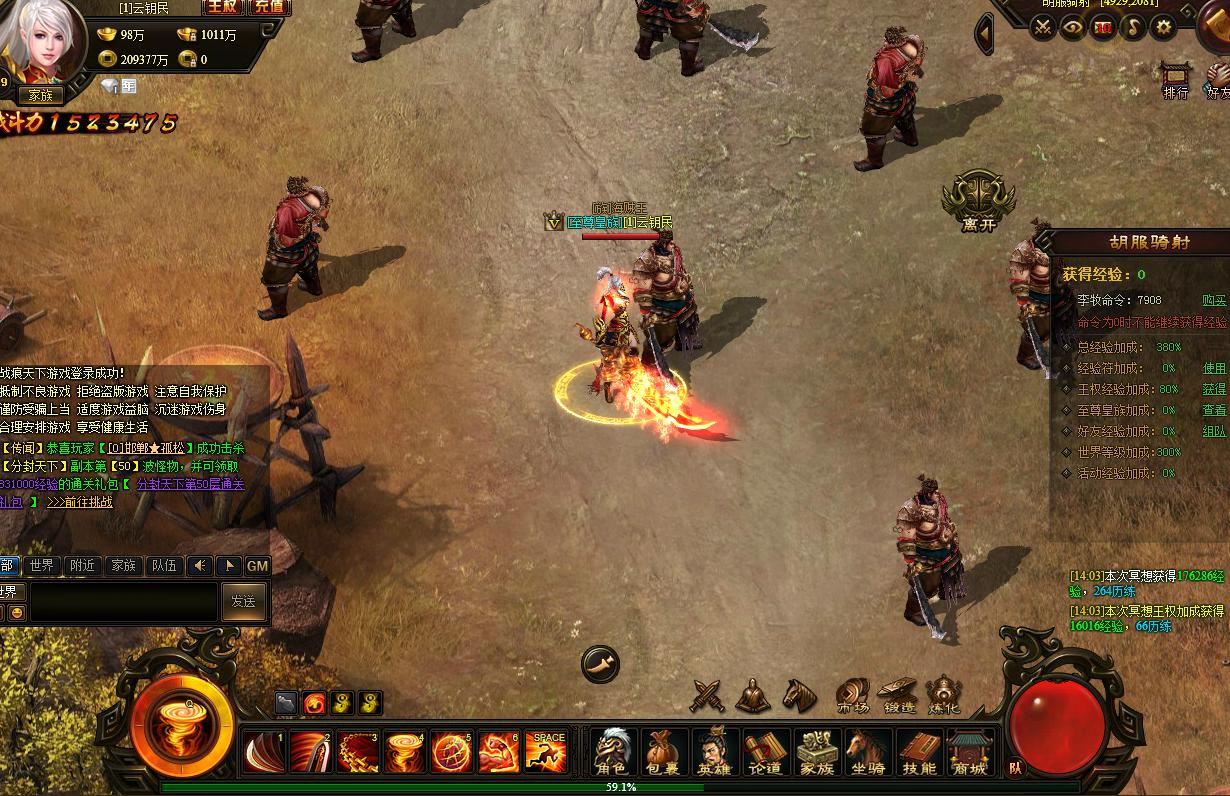Activate the tornado skill in slot 4
The height and width of the screenshot is (796, 1230).
pos(405,752)
